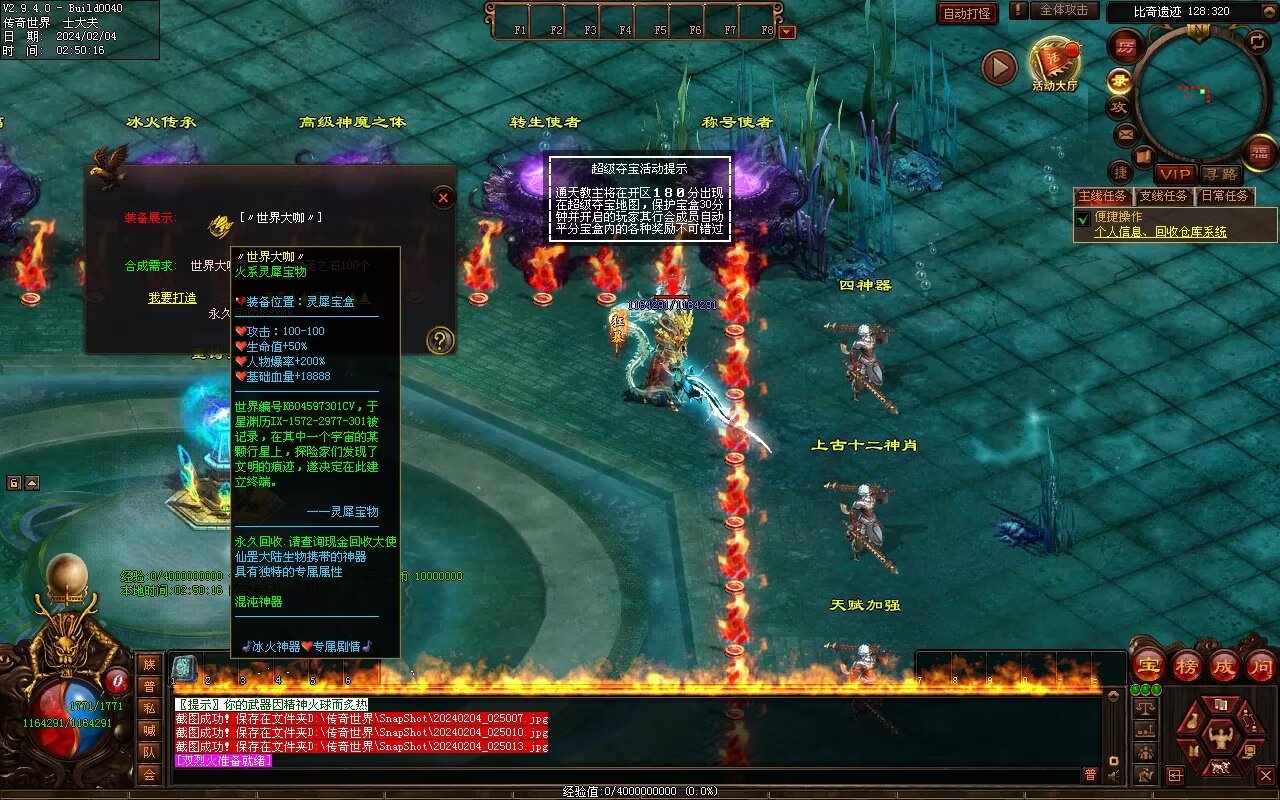Open 个人信息、回收仓库系统 link

click(1160, 232)
